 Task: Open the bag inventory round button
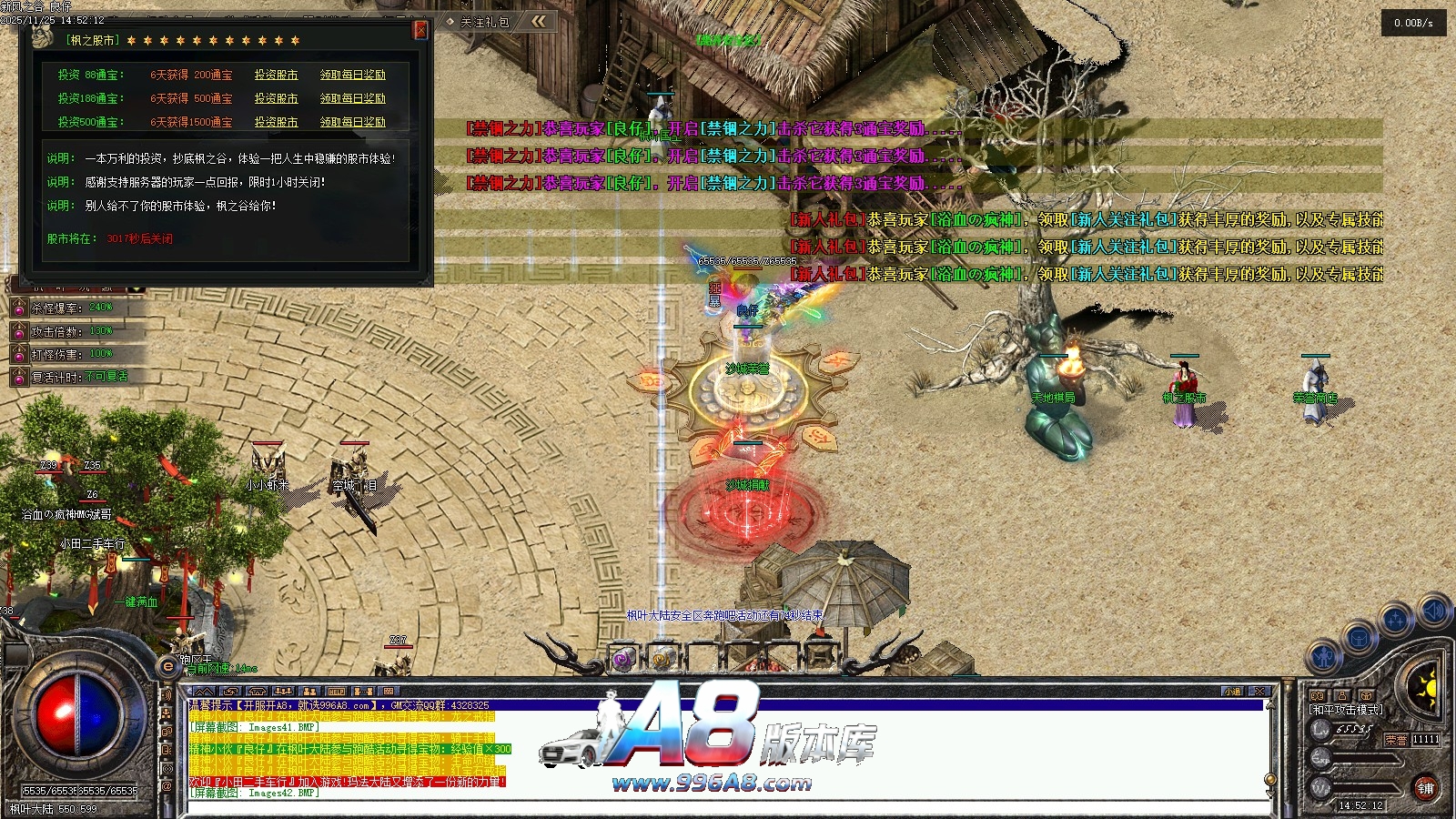tap(1360, 638)
